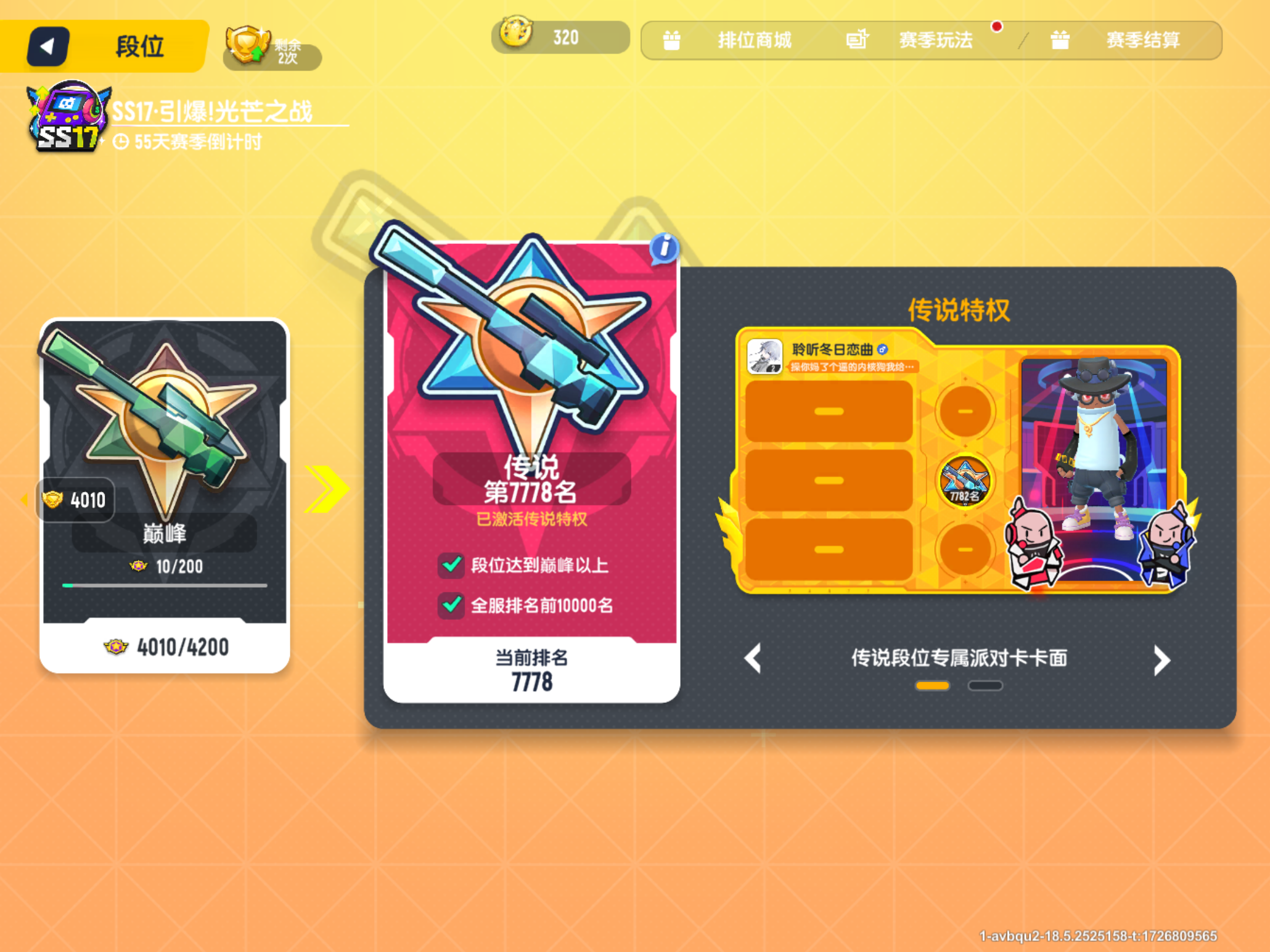This screenshot has width=1270, height=952.
Task: Expand the next privilege with the right arrow
Action: [x=1162, y=659]
